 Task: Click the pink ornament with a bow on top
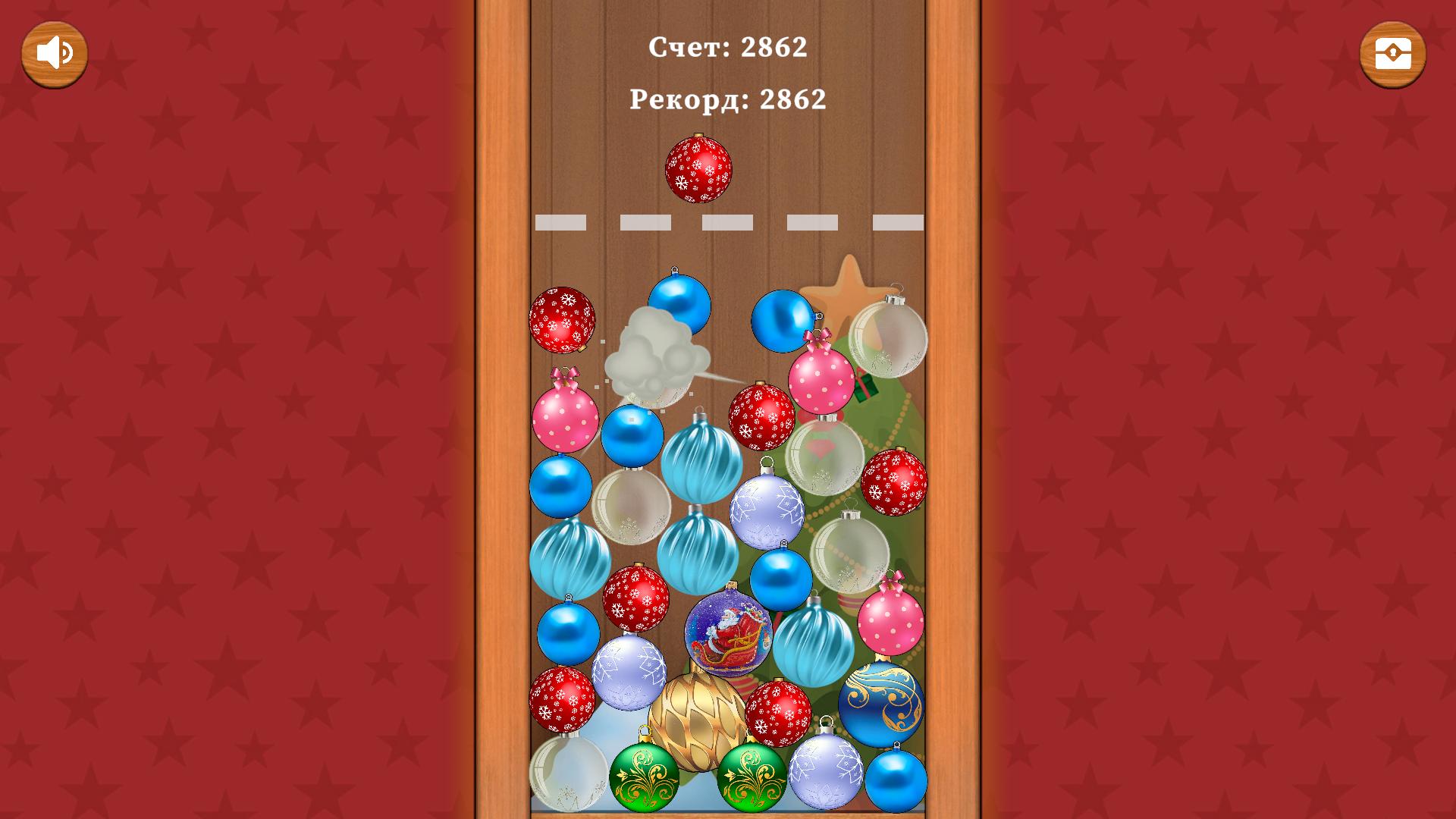821,383
